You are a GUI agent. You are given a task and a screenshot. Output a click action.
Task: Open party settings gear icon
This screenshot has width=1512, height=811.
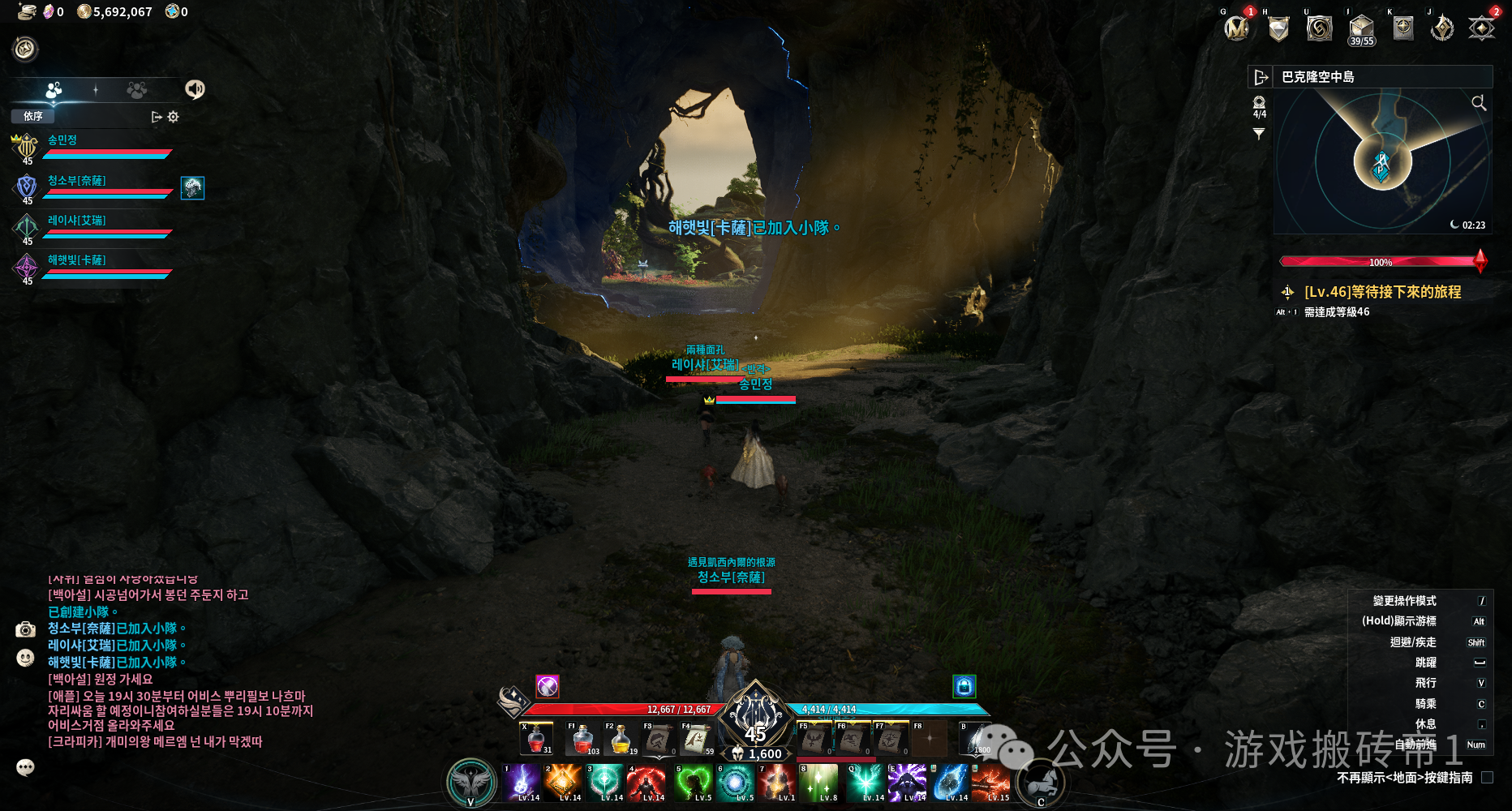[x=173, y=117]
